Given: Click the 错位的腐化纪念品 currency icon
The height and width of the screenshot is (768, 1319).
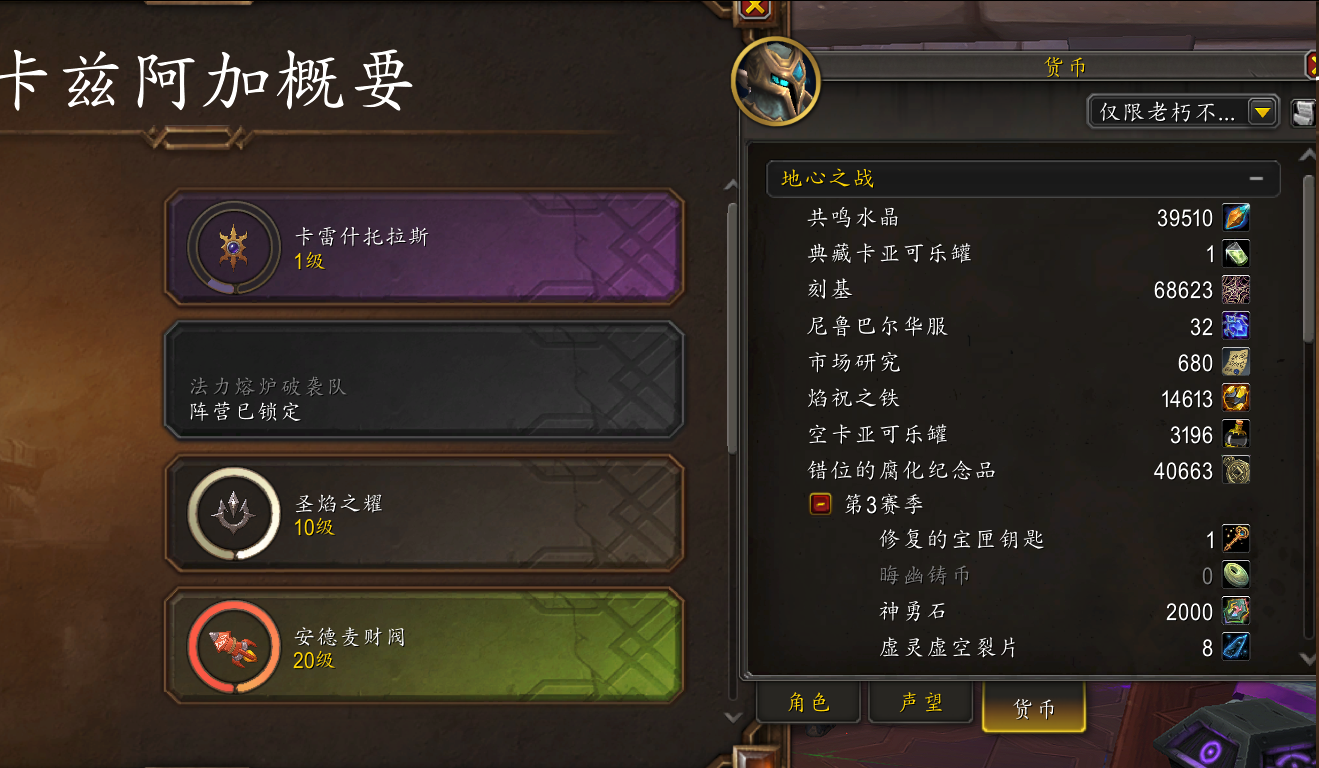Looking at the screenshot, I should [x=1236, y=469].
